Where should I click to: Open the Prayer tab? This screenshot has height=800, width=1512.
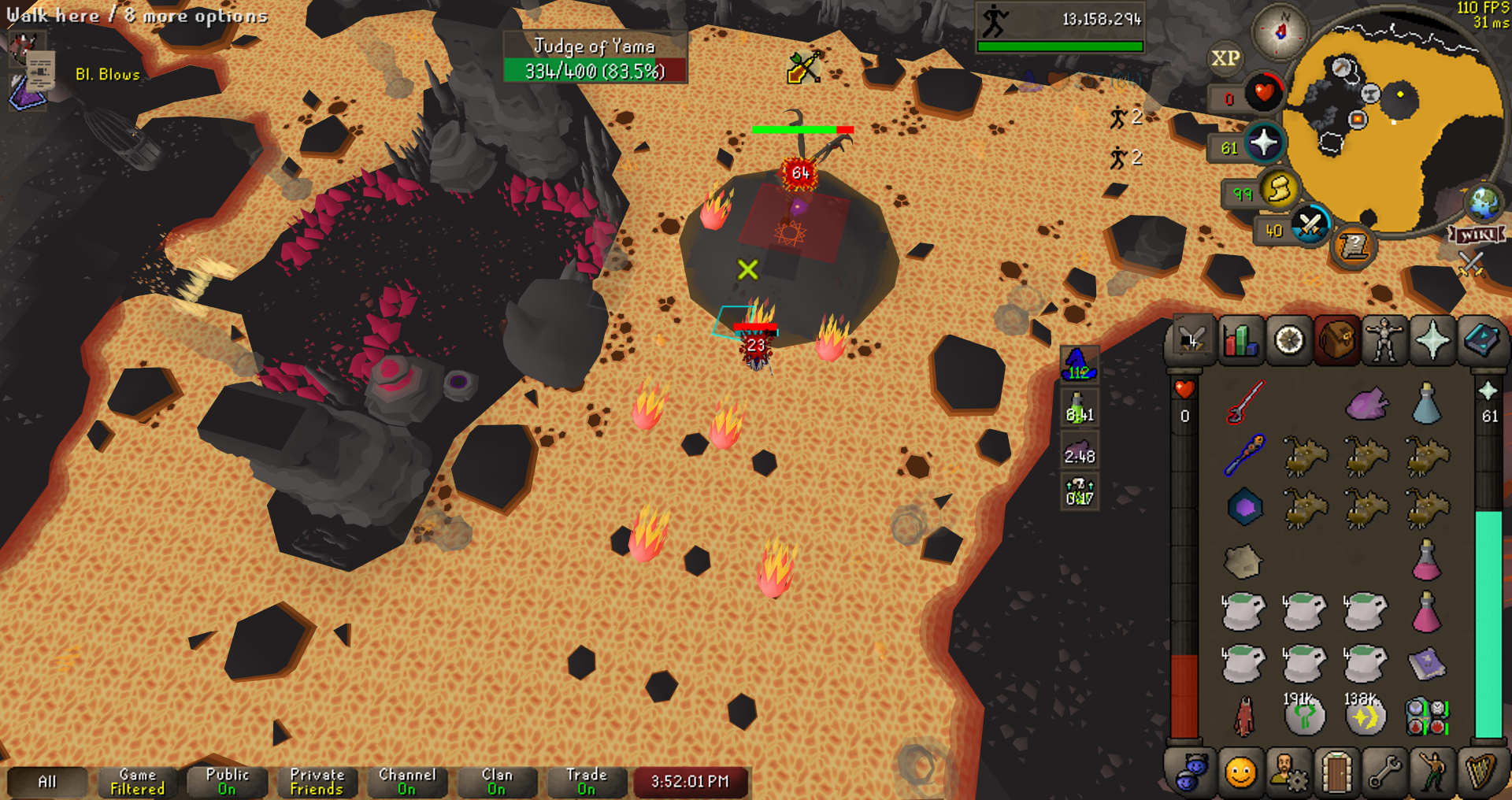coord(1432,341)
